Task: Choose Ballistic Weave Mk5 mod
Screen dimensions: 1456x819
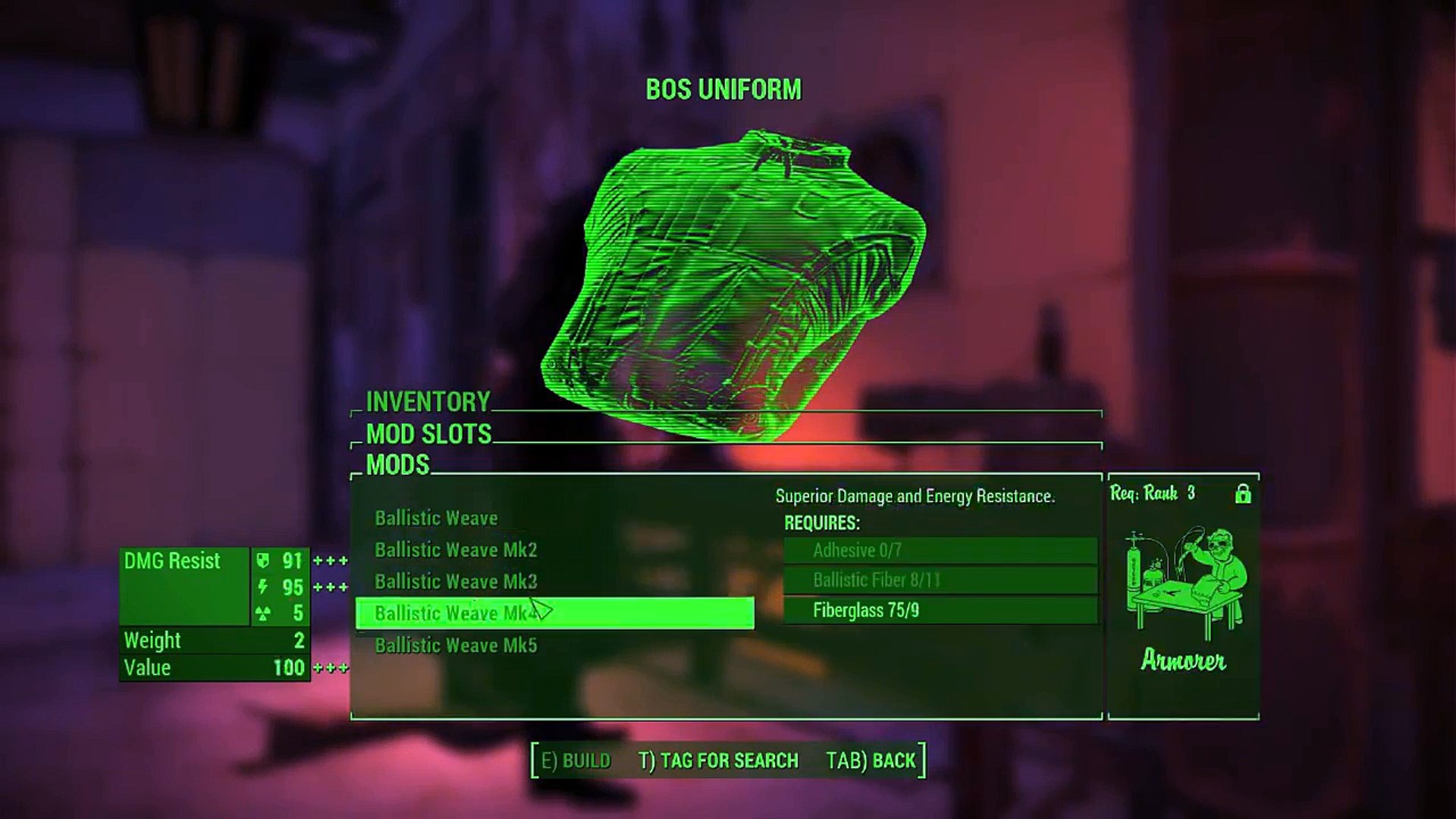Action: pos(455,645)
